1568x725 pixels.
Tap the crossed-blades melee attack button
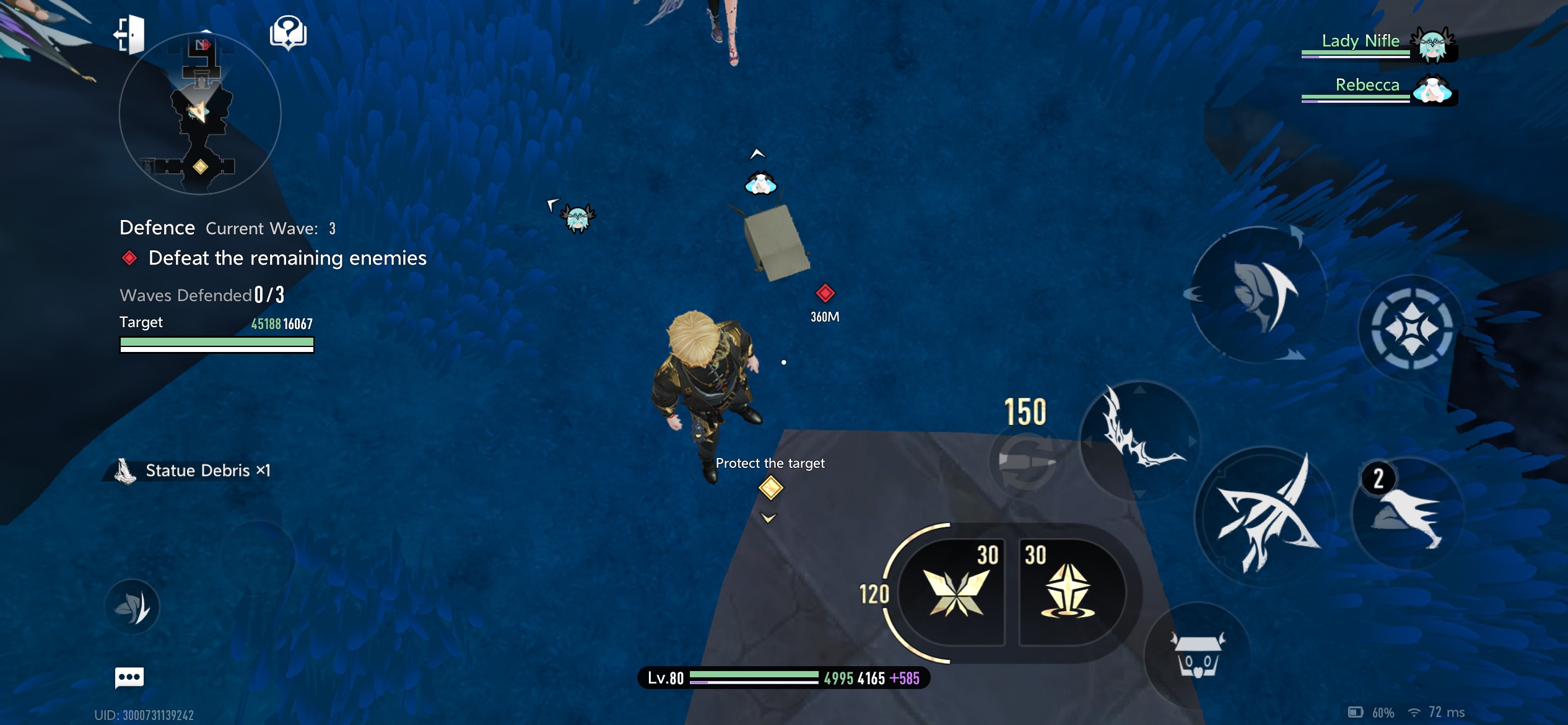[1264, 515]
